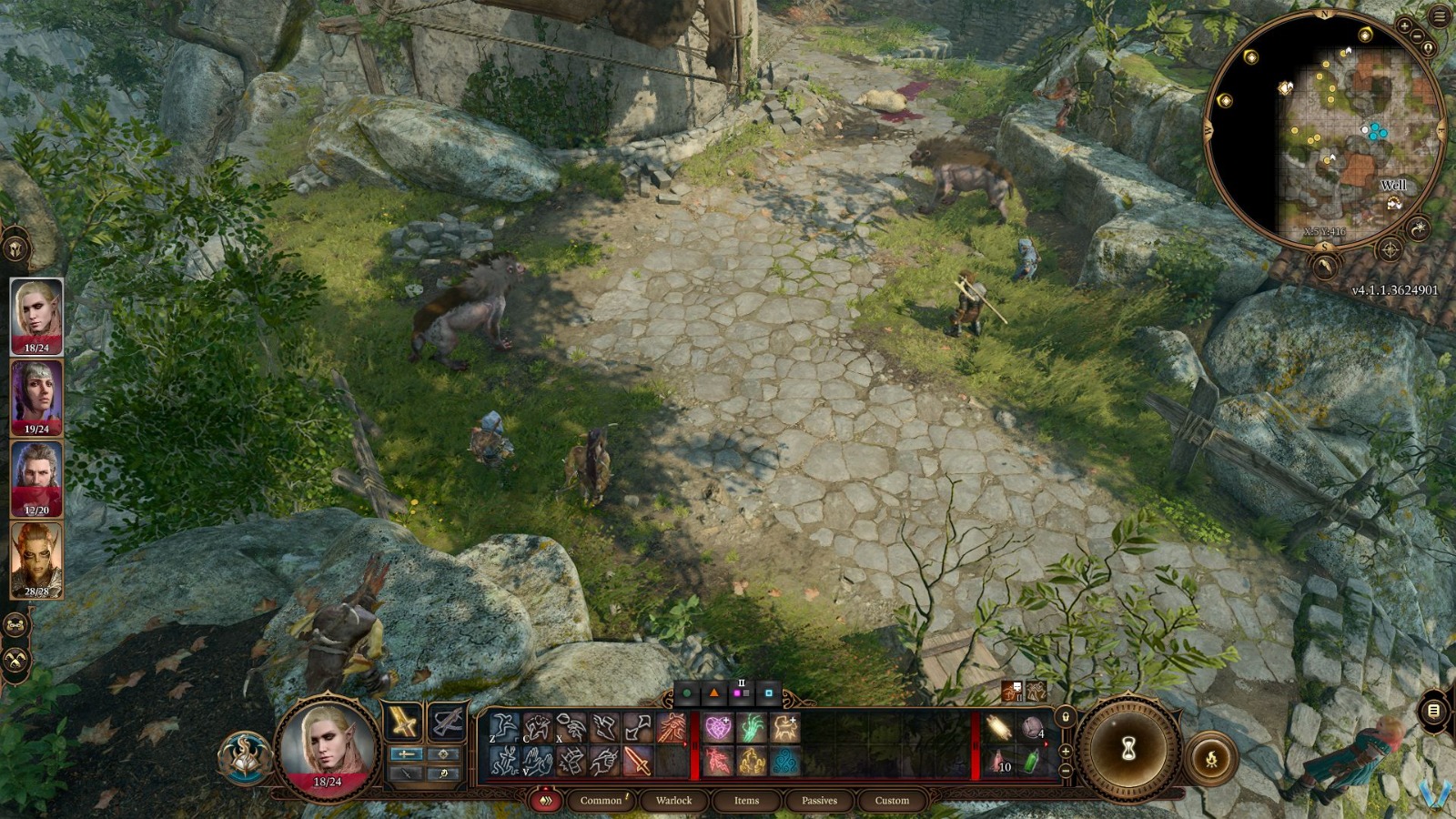
Task: Lock the hotbar using the padlock icon
Action: click(1066, 716)
